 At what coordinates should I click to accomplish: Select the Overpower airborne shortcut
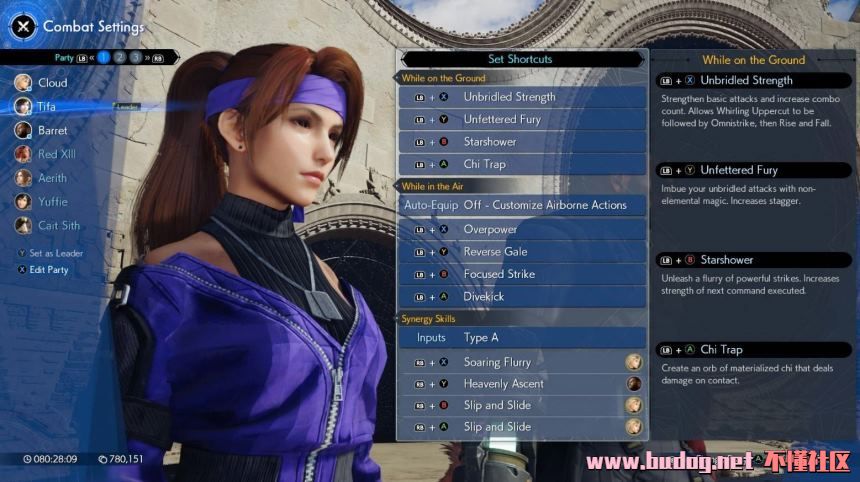(521, 229)
